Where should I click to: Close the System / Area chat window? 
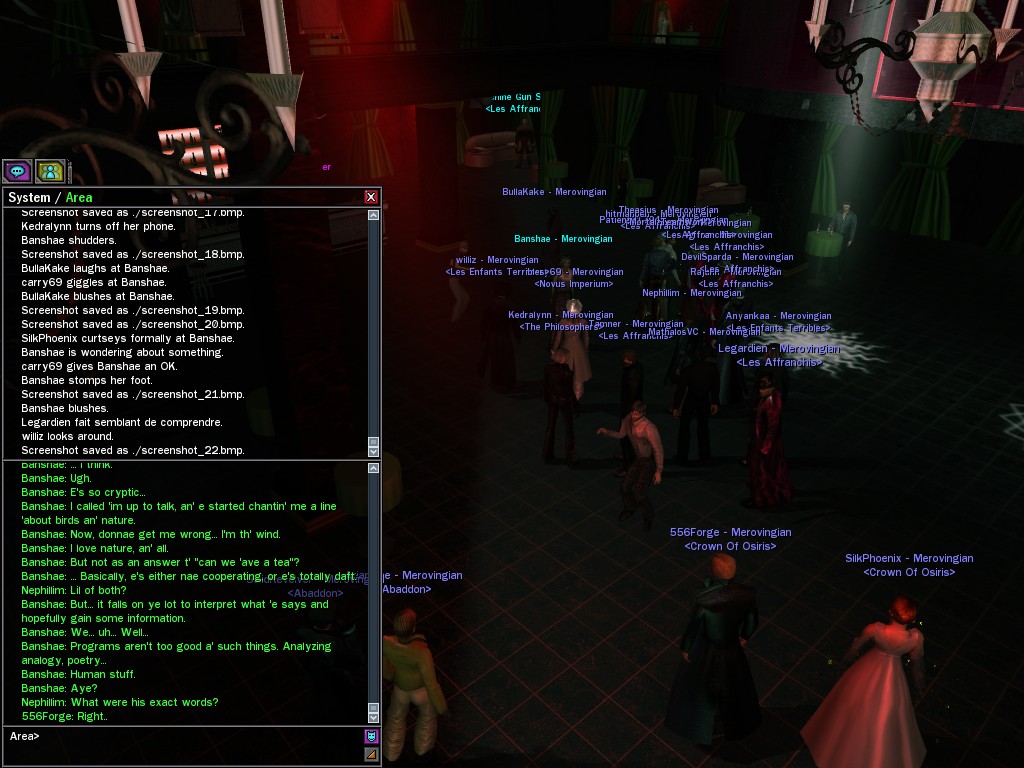coord(371,197)
